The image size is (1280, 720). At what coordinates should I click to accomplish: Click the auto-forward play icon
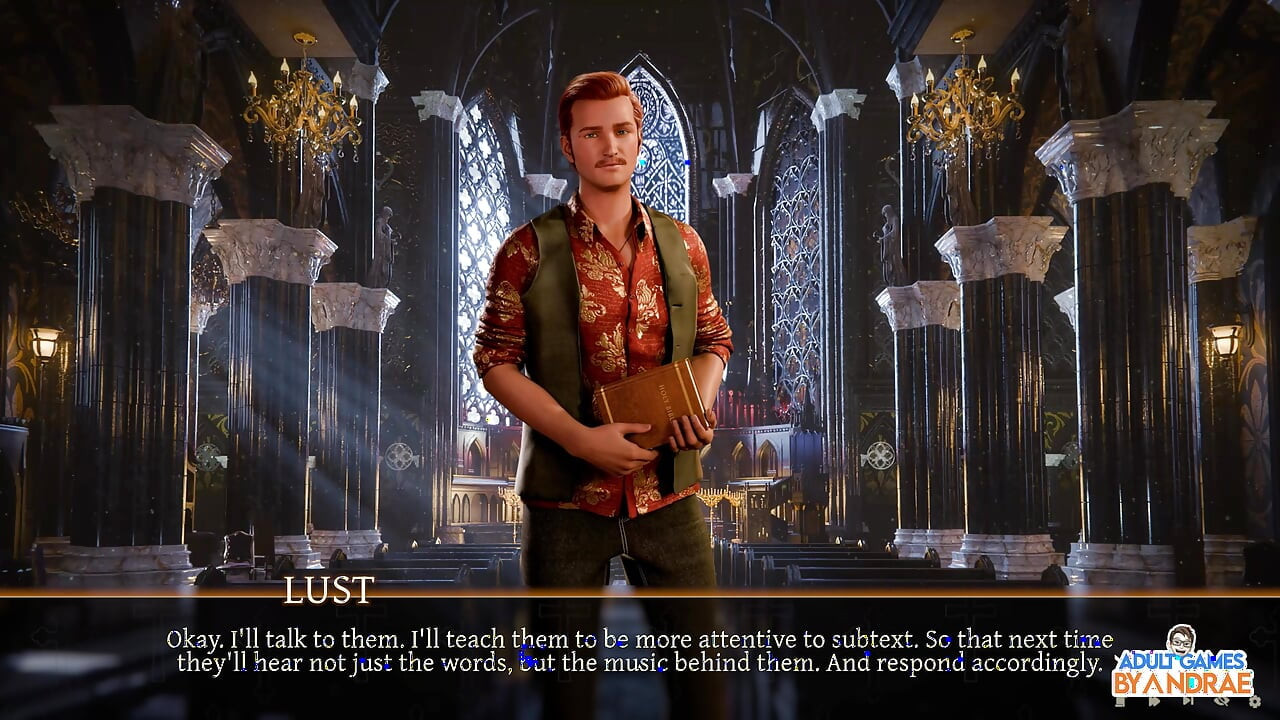pyautogui.click(x=1155, y=702)
